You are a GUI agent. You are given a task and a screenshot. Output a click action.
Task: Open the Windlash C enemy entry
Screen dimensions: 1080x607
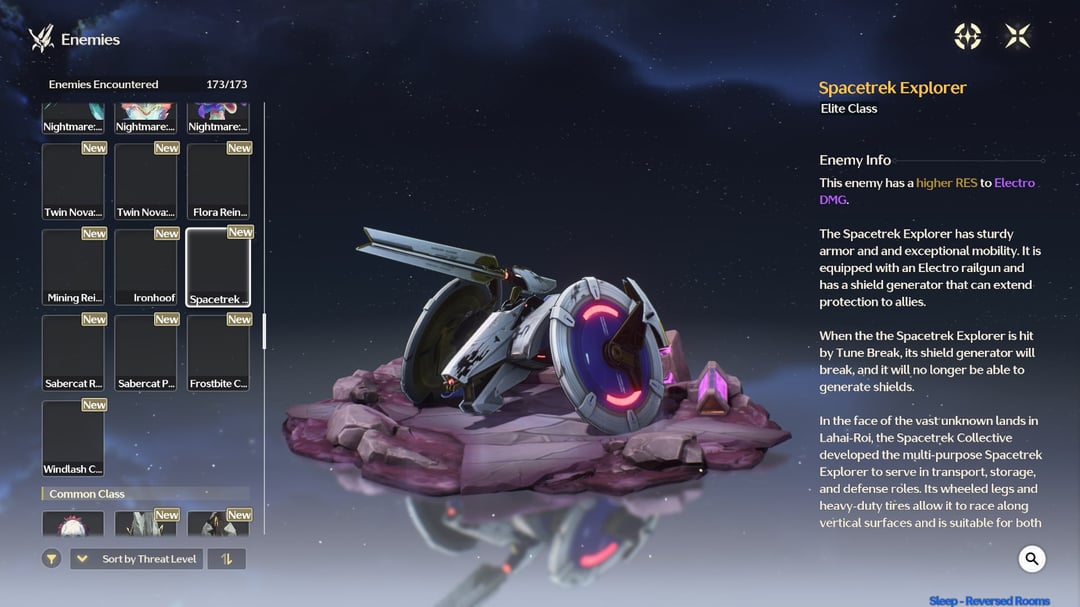(73, 438)
